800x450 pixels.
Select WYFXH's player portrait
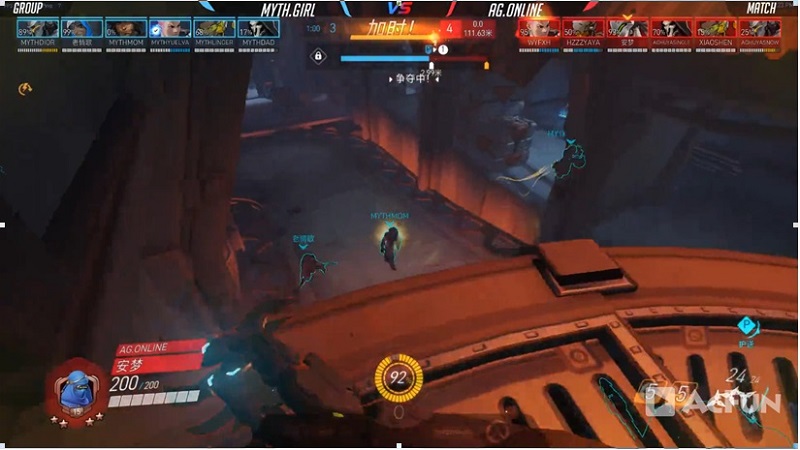coord(540,28)
